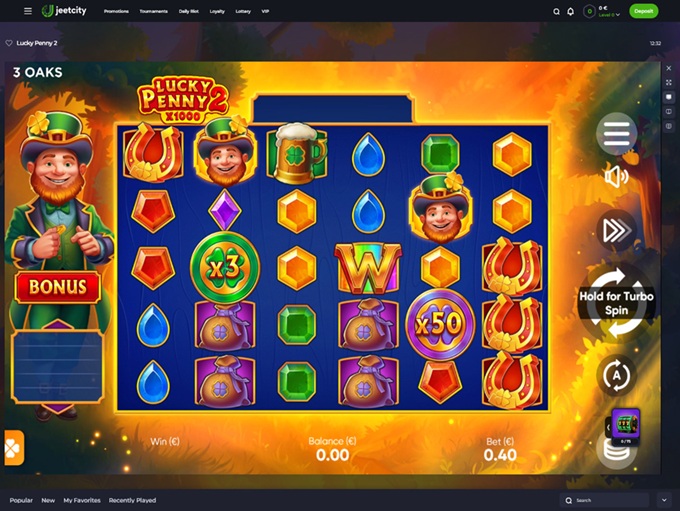Go to the Promotions page
This screenshot has width=680, height=511.
[116, 11]
